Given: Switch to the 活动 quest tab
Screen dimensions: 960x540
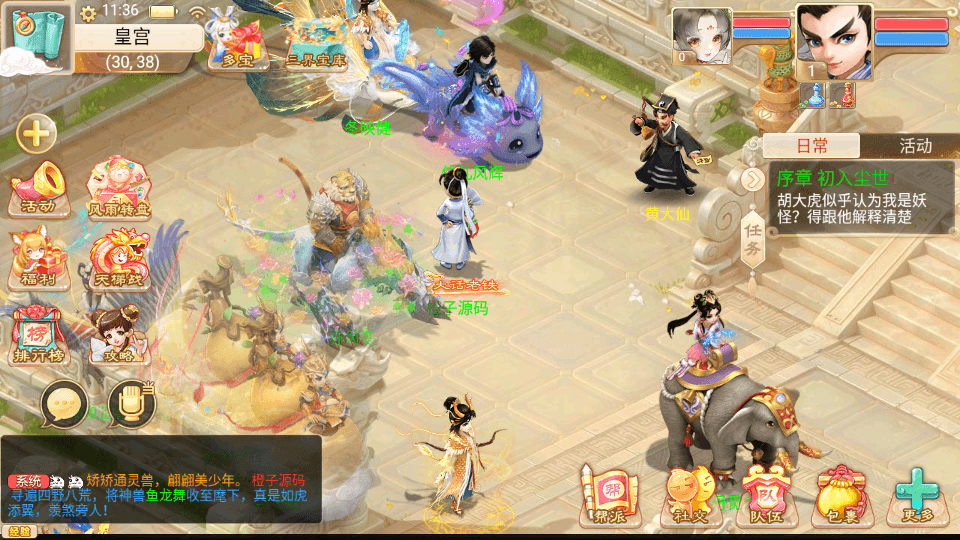Looking at the screenshot, I should 914,146.
